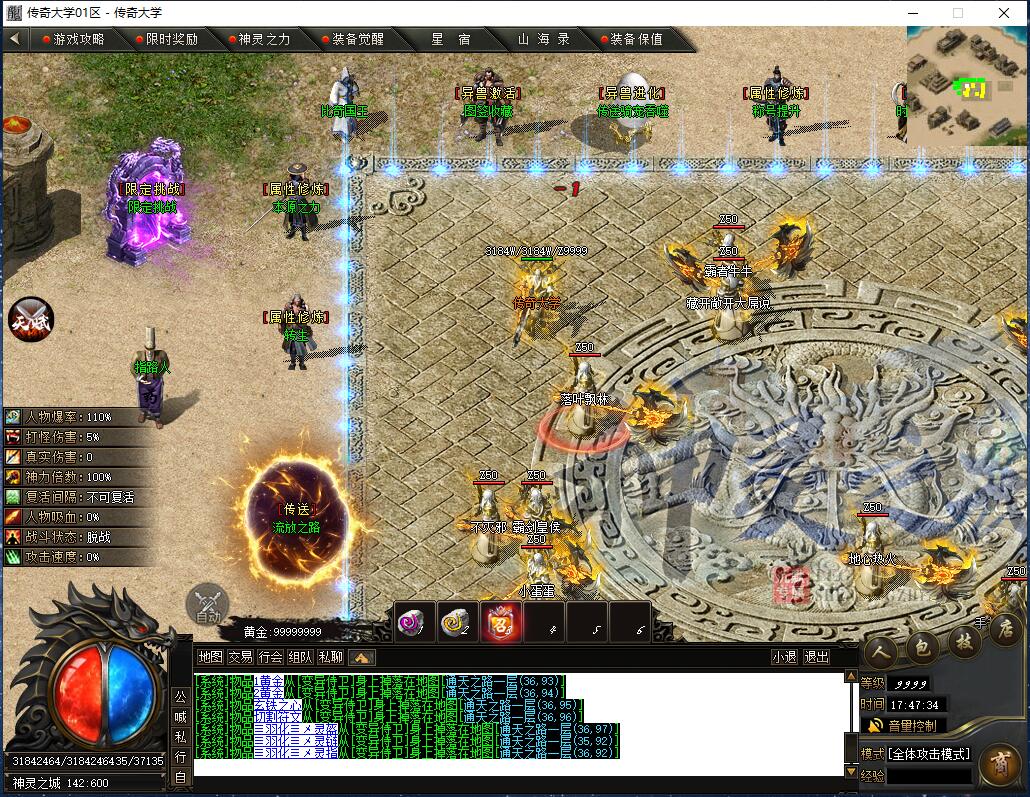Open the 游戏攻略 game guide menu
Viewport: 1030px width, 797px height.
pos(78,39)
